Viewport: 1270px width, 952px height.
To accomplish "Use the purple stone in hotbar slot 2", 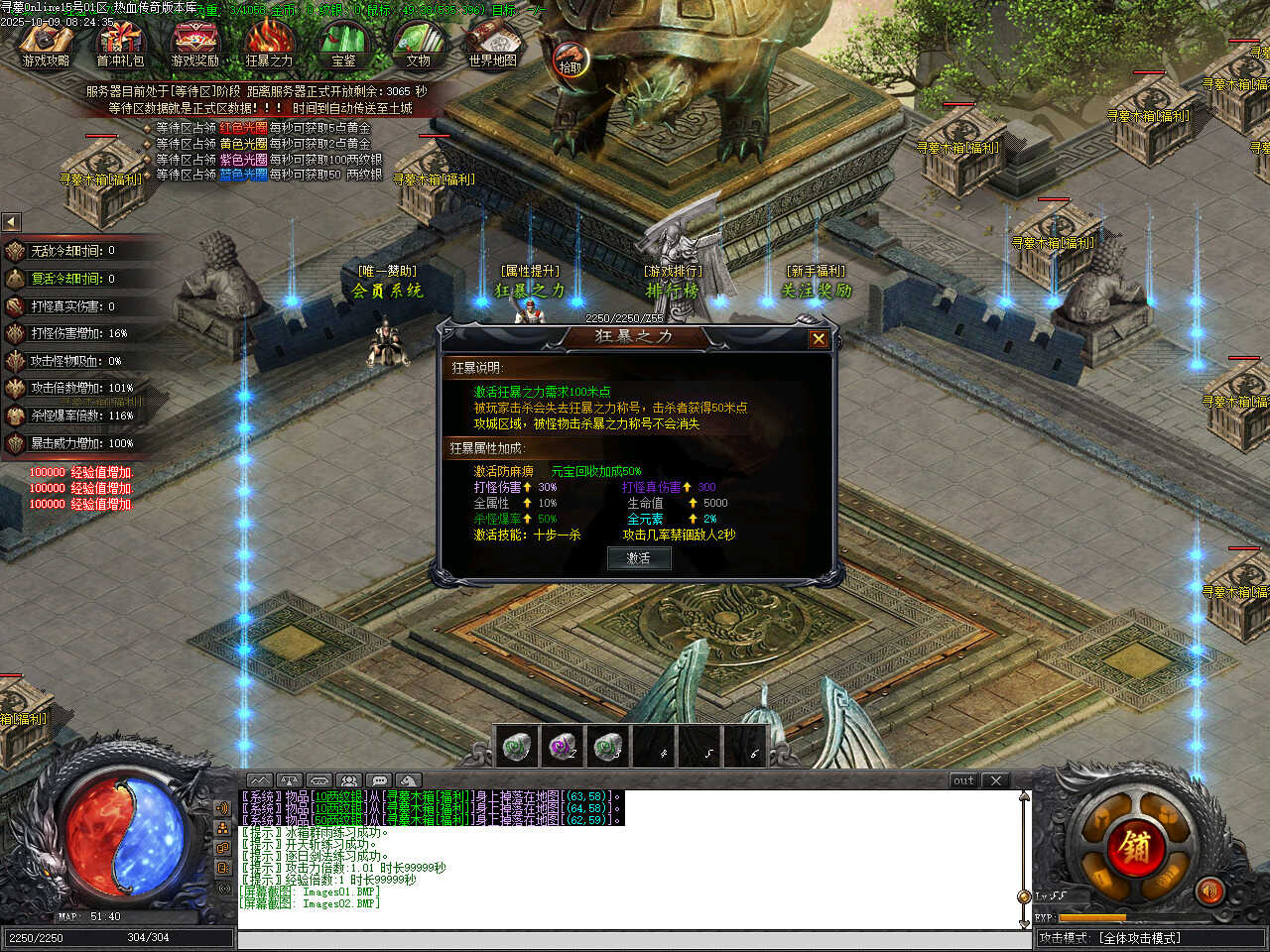I will coord(563,746).
